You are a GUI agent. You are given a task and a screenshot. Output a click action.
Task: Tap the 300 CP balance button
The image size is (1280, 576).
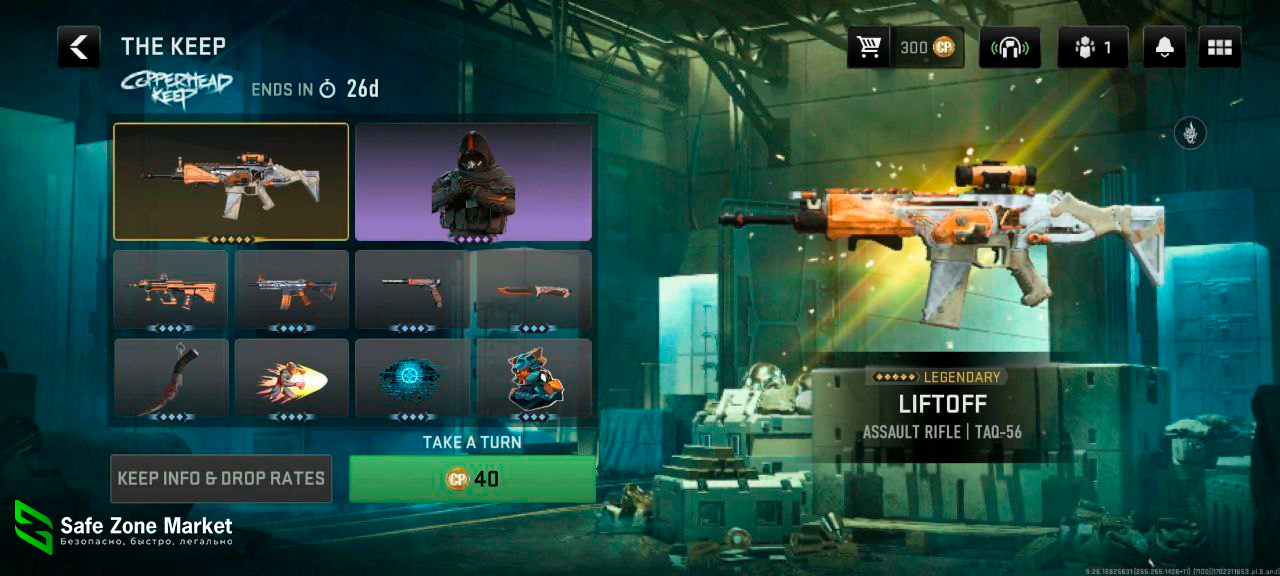(928, 47)
